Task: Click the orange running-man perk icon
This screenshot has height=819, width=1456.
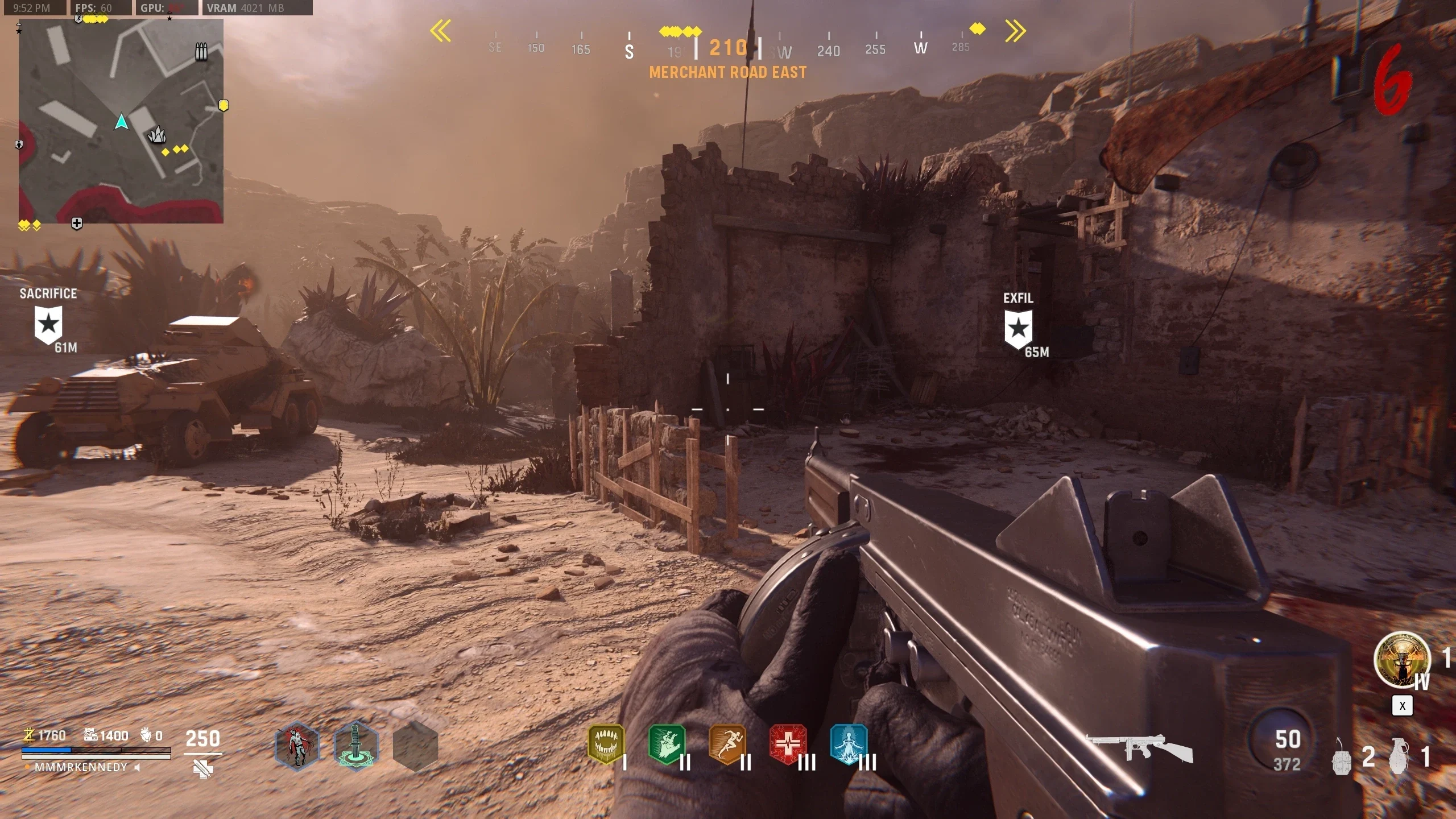Action: click(727, 743)
